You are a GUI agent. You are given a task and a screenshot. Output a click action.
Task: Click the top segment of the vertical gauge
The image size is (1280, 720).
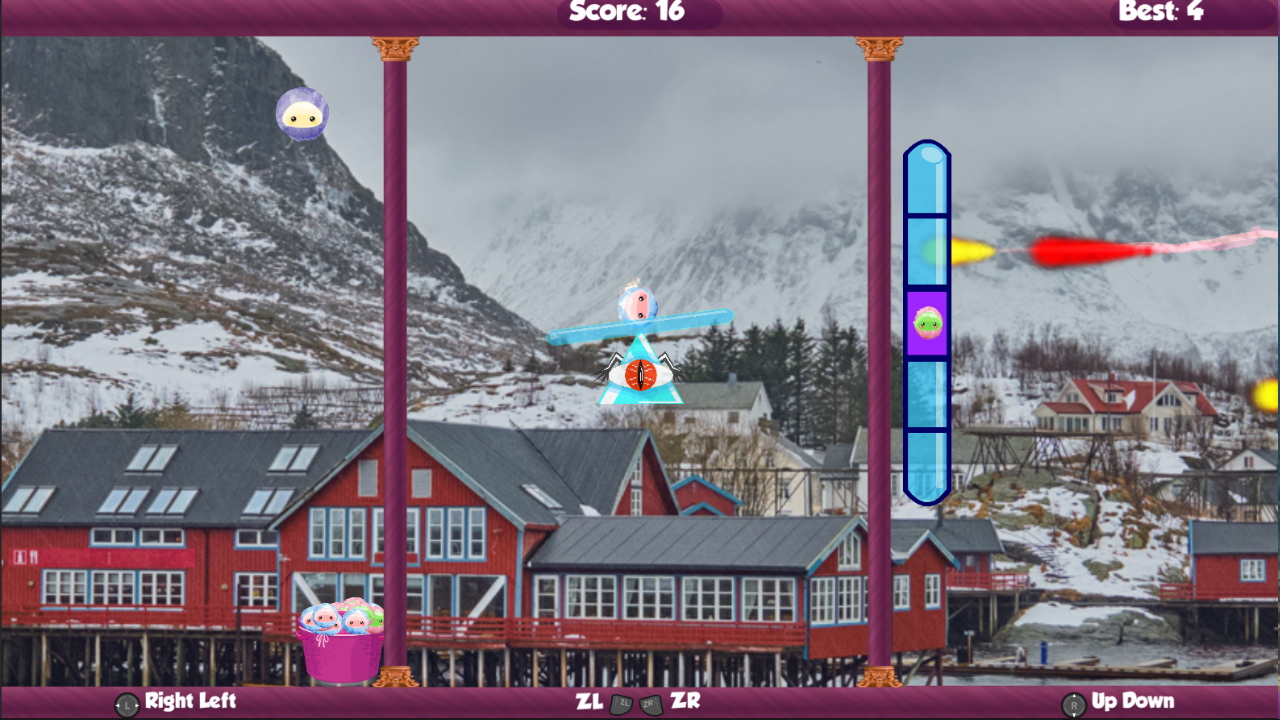click(928, 180)
